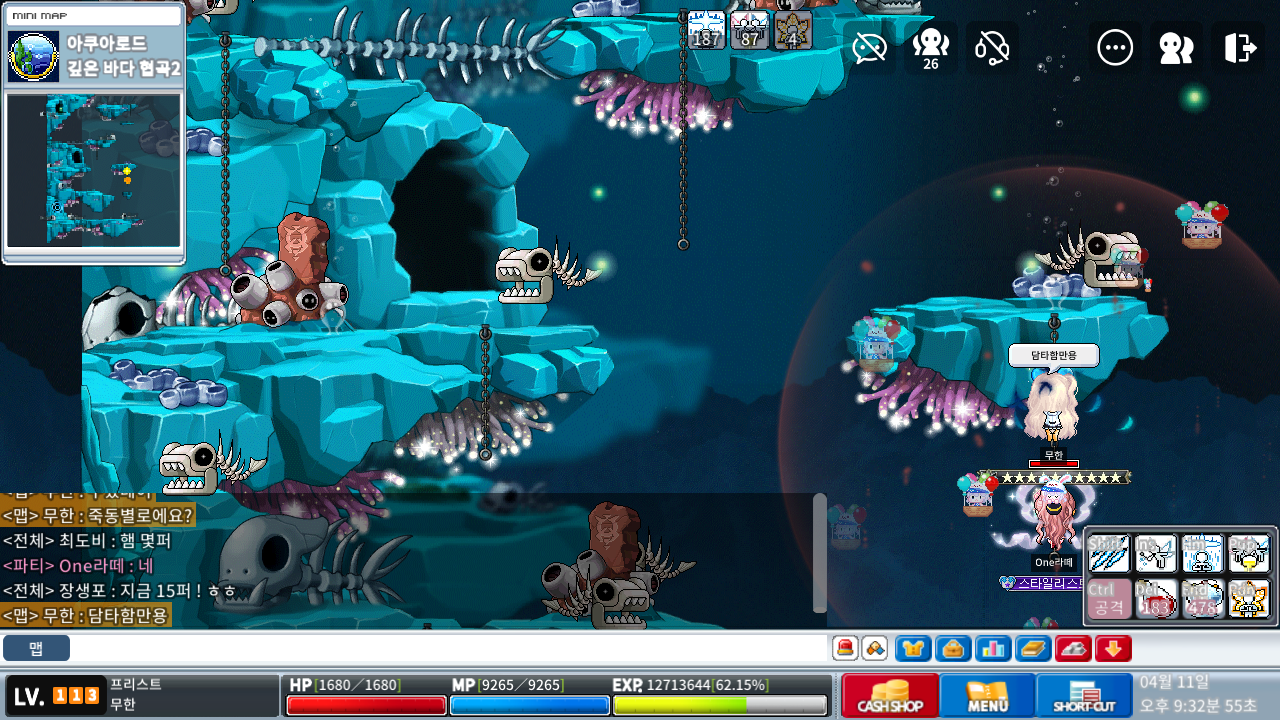Use the Del-key red potion slot
The height and width of the screenshot is (720, 1280).
(1156, 599)
